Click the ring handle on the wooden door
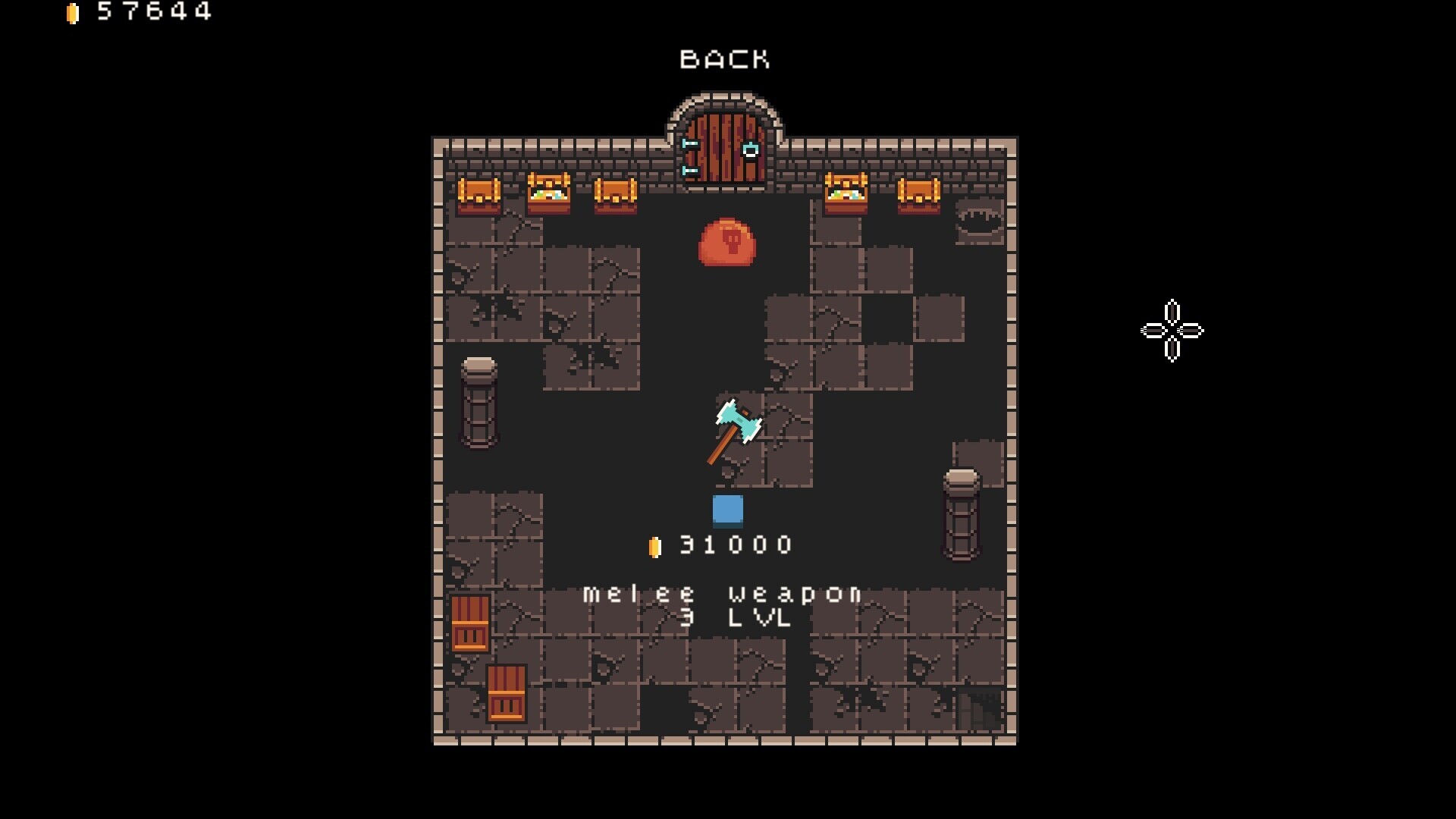Viewport: 1456px width, 819px height. (x=751, y=149)
